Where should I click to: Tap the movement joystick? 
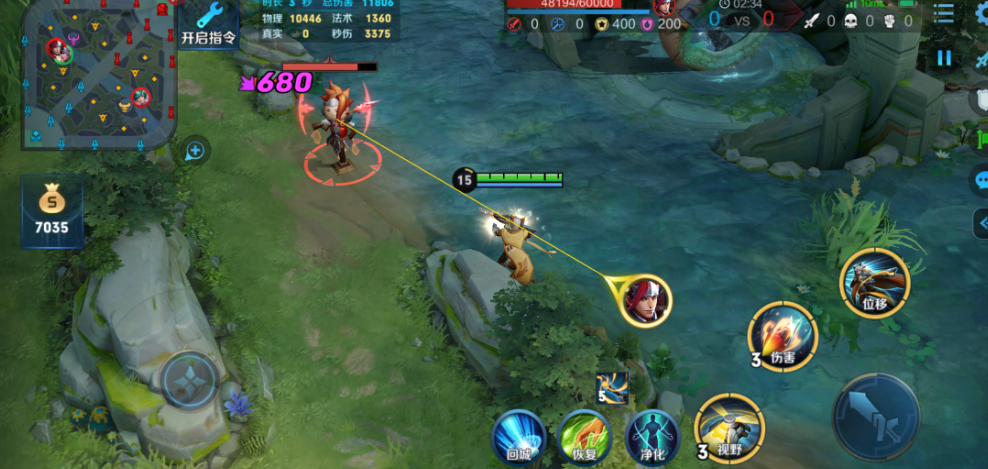[x=190, y=380]
